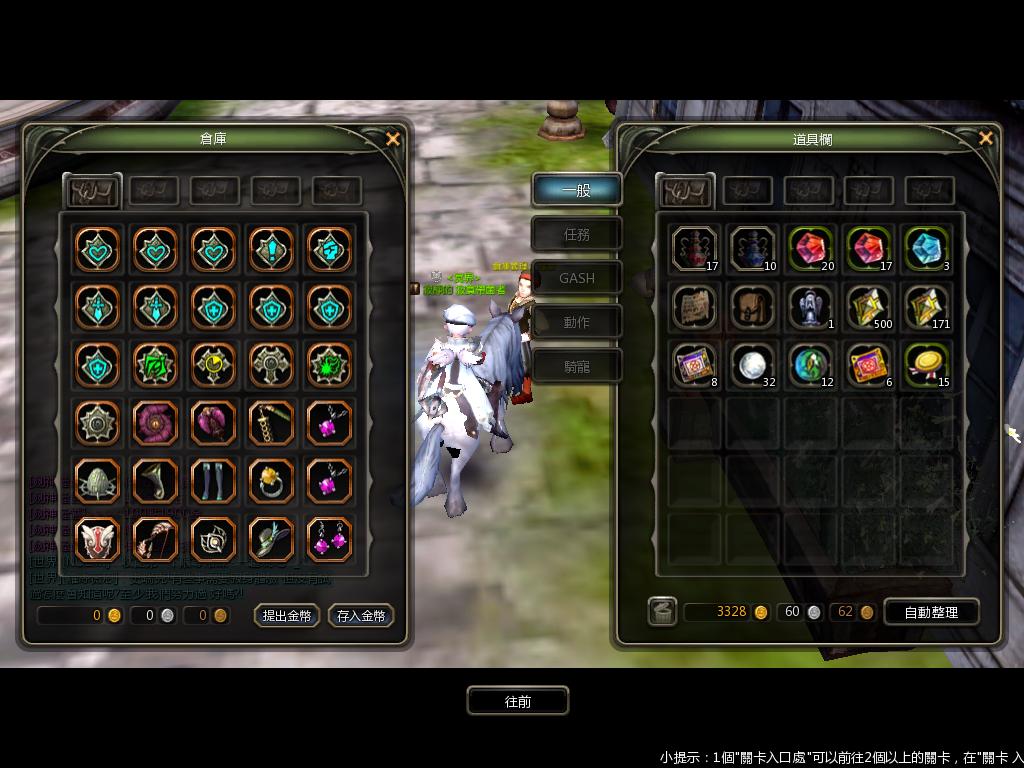Click the 存入金幣 deposit gold button

(361, 616)
